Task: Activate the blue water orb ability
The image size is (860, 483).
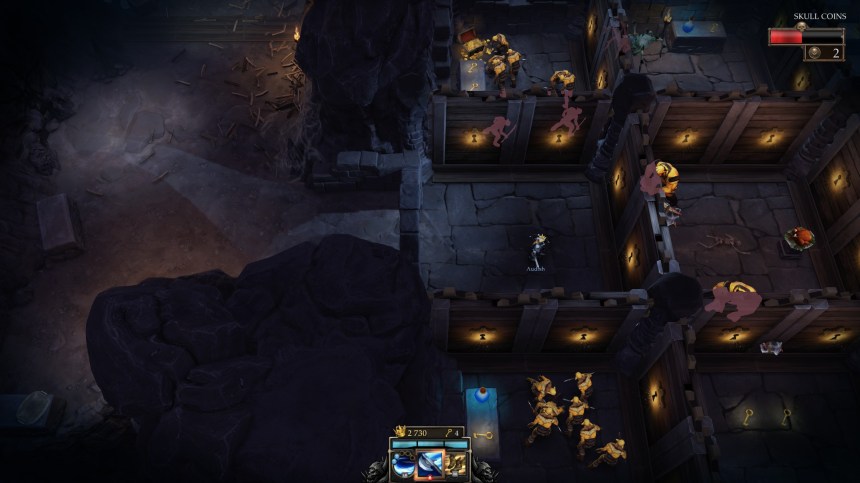Action: point(404,464)
